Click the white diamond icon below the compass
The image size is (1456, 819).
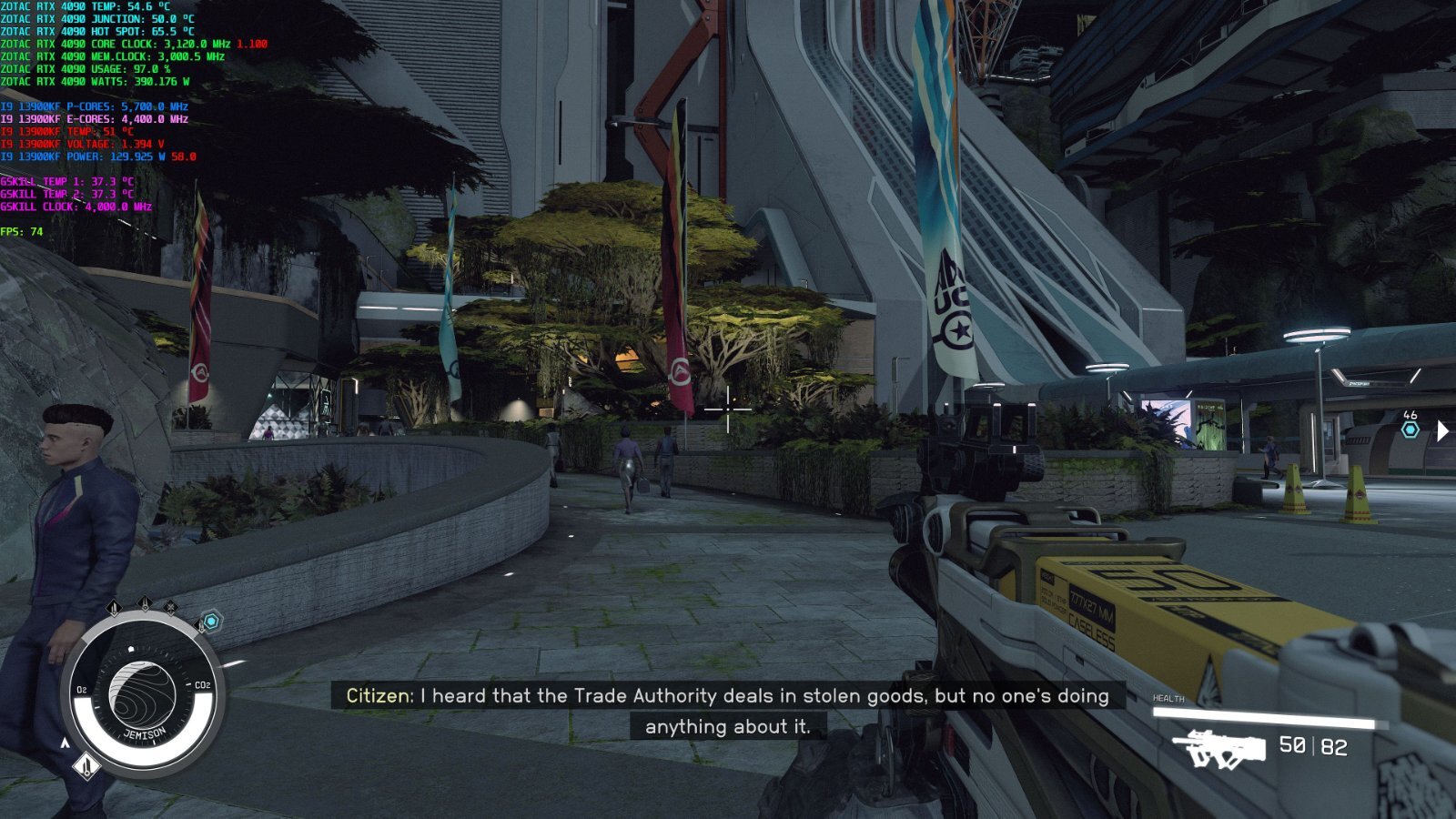coord(86,766)
